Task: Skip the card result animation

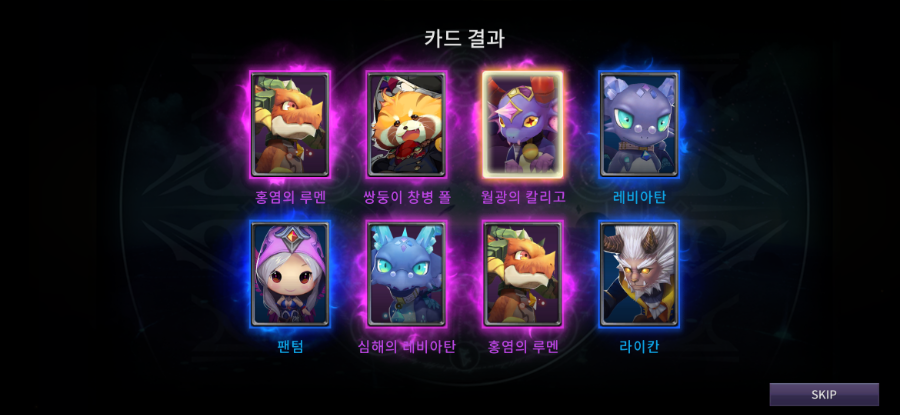Action: click(823, 394)
